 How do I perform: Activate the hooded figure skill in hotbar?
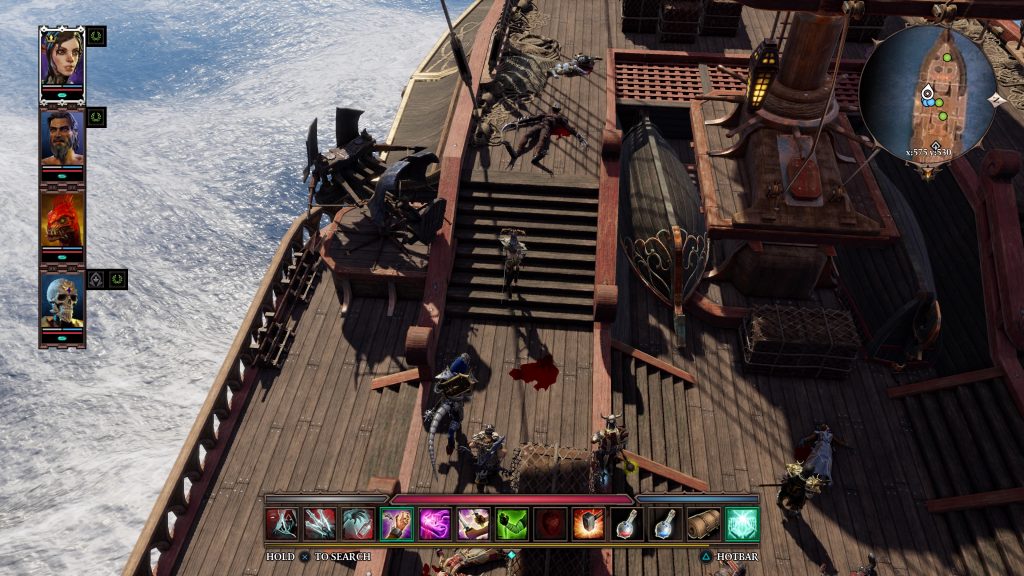[282, 524]
